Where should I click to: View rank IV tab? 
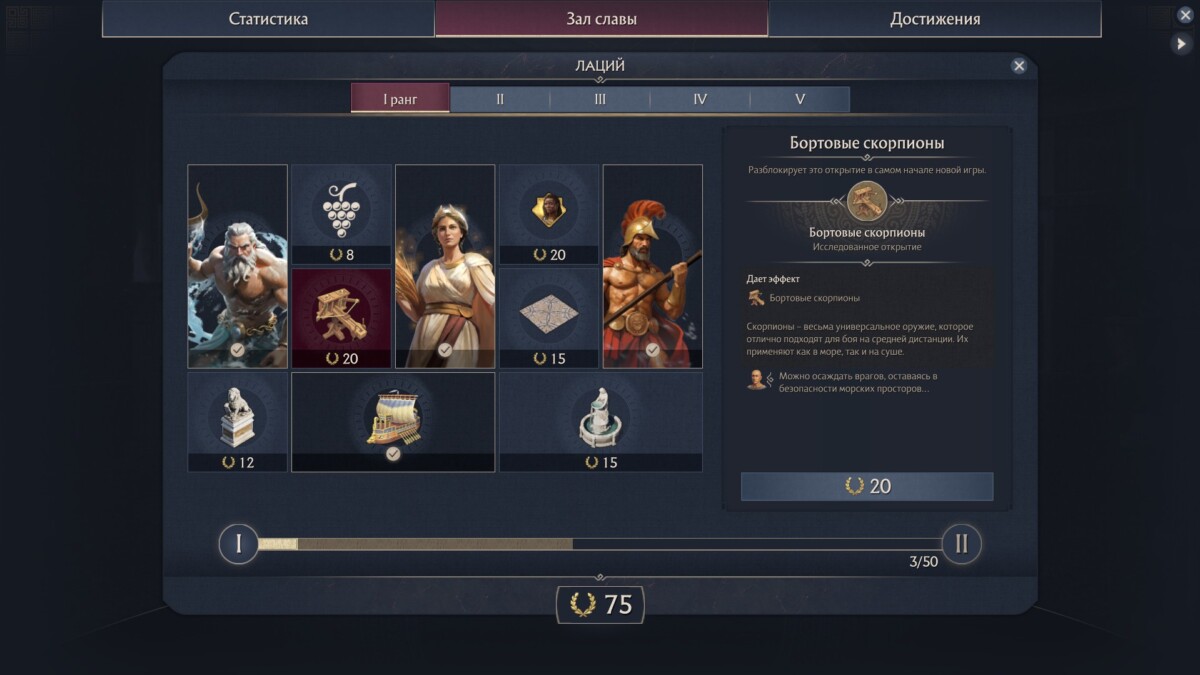[700, 99]
